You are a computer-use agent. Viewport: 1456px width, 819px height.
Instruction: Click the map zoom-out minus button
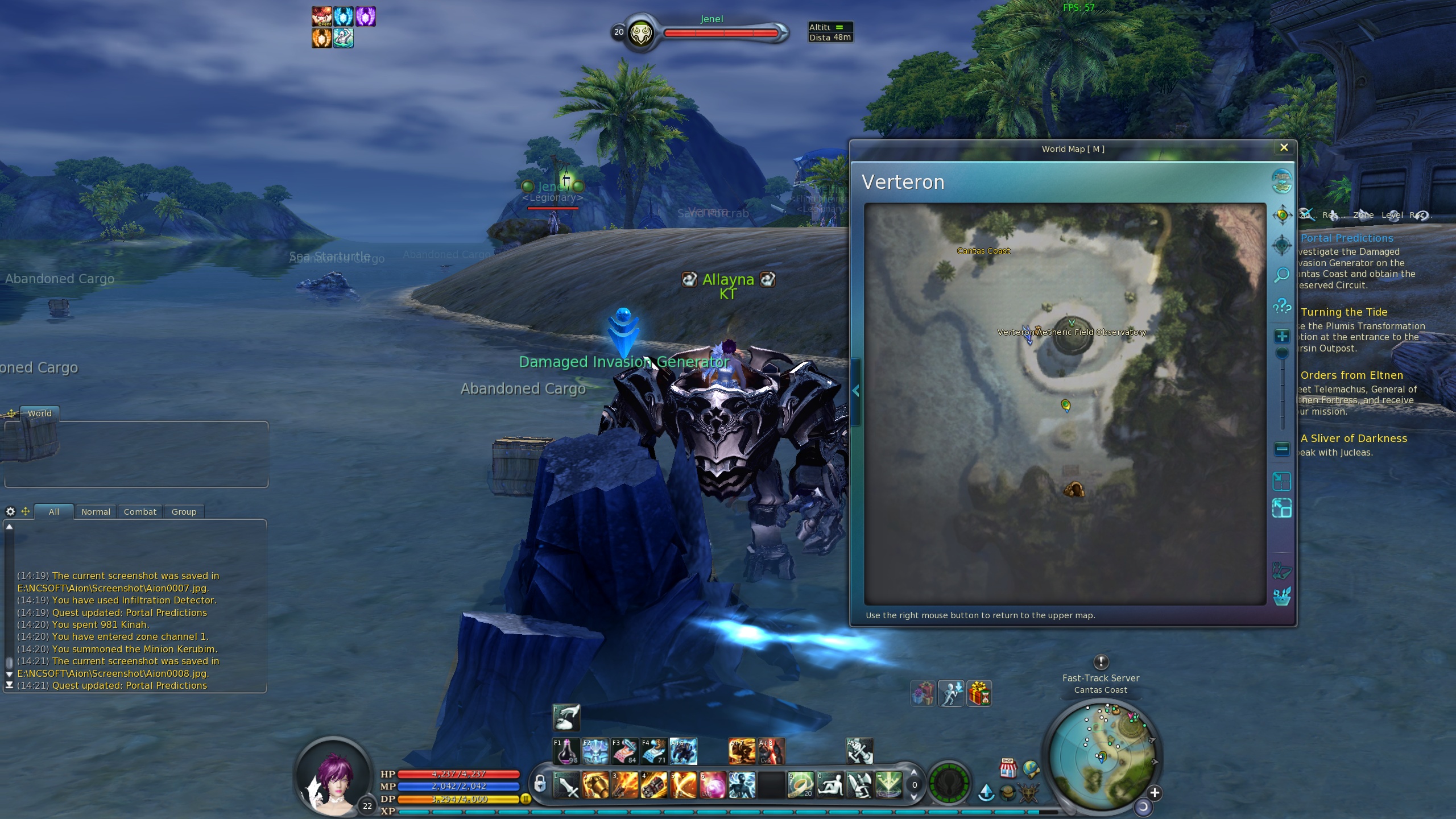[x=1282, y=449]
